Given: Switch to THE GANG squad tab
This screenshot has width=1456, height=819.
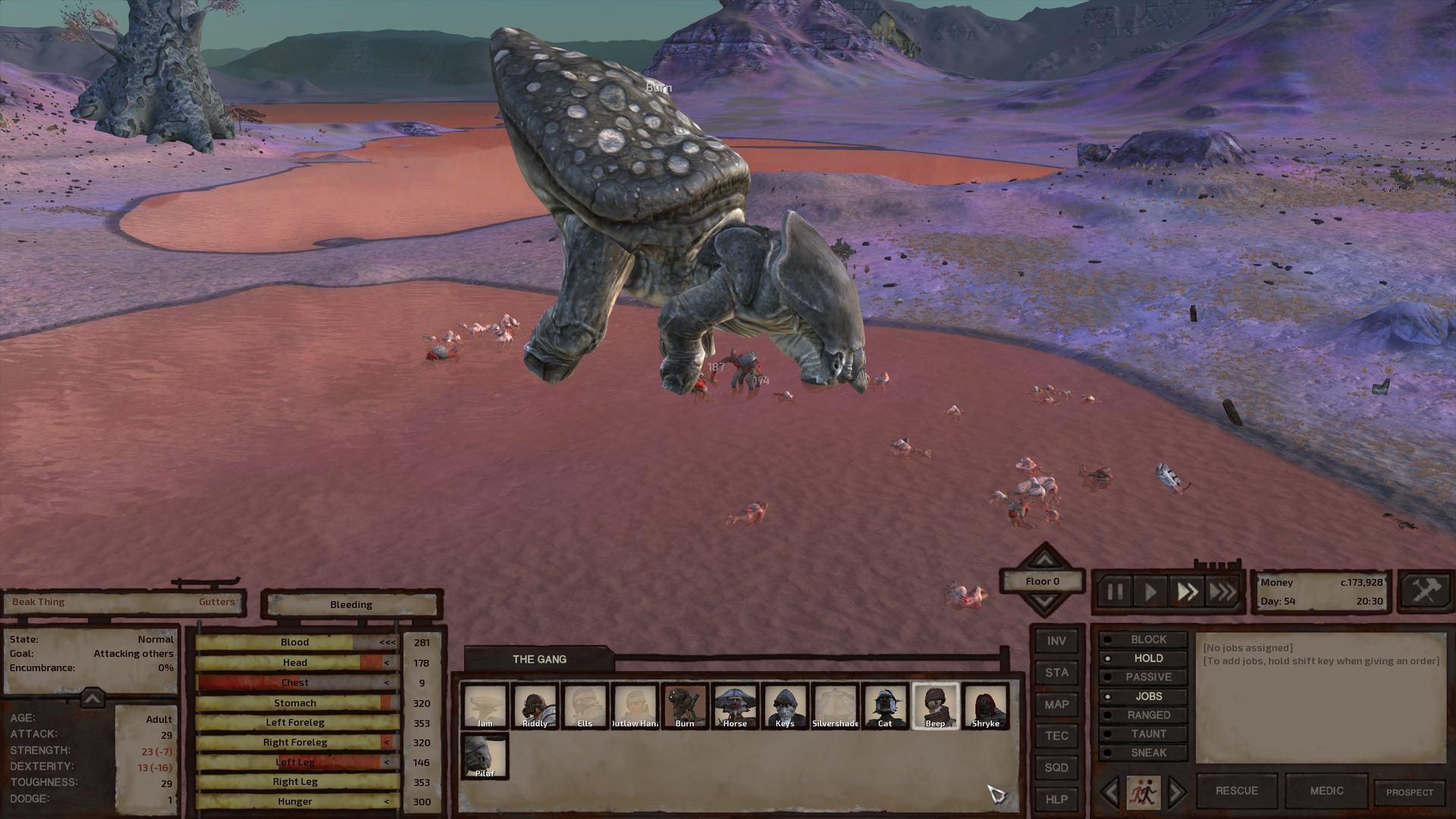Looking at the screenshot, I should [x=539, y=659].
